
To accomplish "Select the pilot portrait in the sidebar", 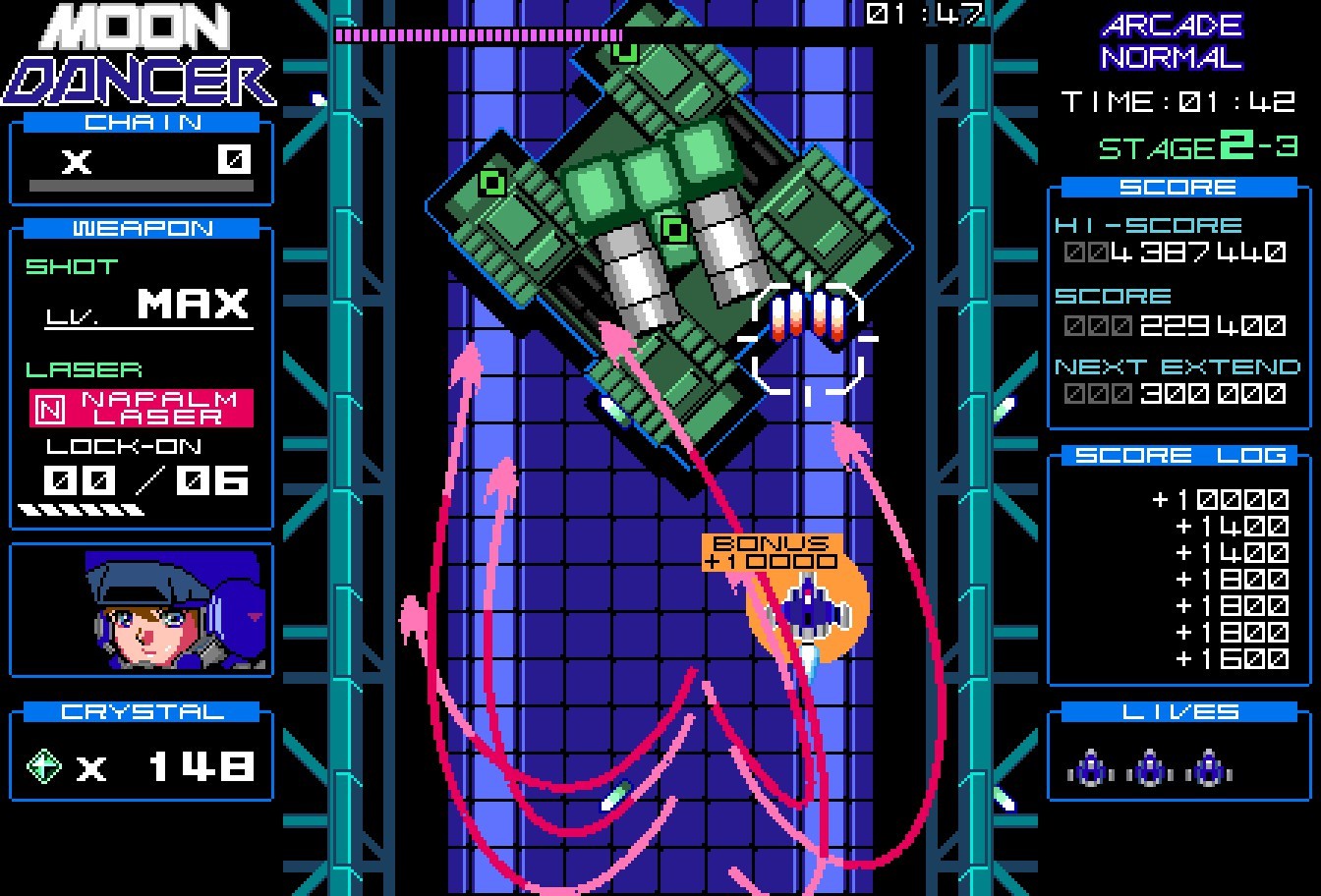I will [141, 609].
